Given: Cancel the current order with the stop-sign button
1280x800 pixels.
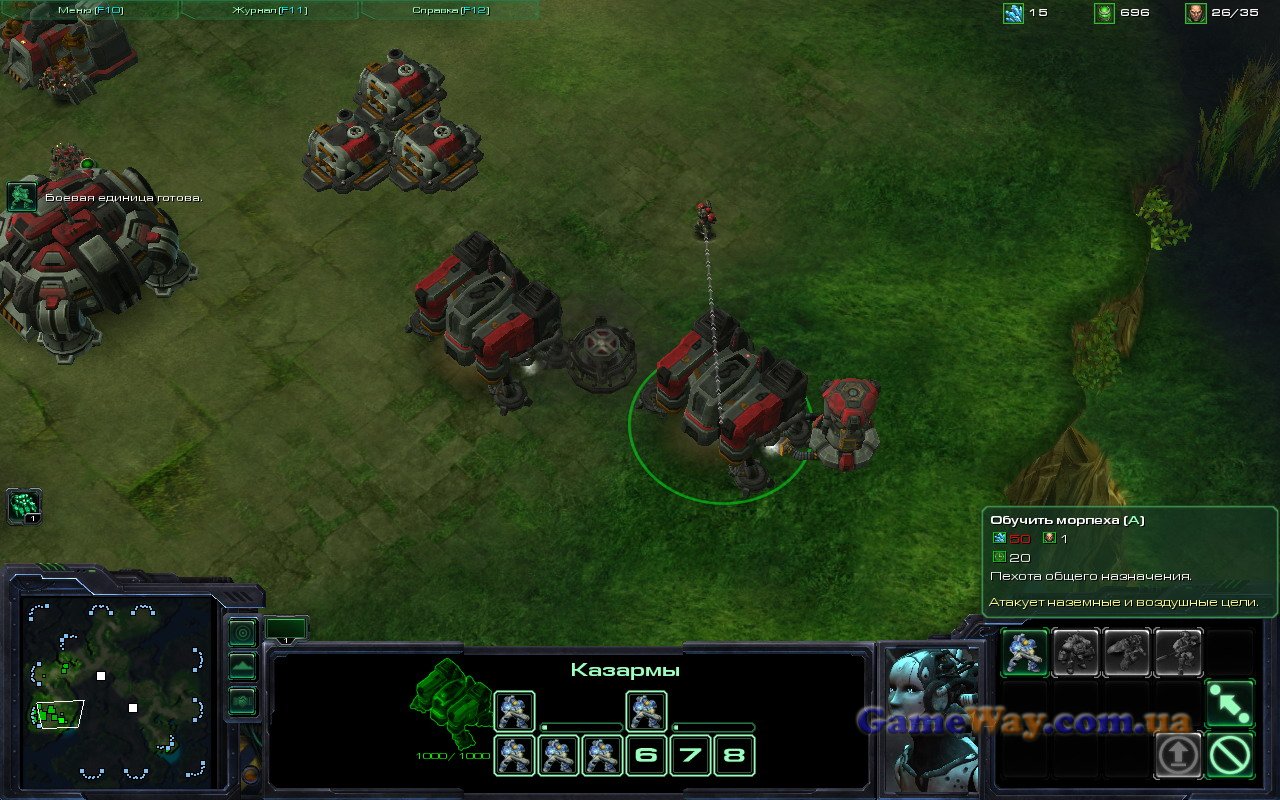Looking at the screenshot, I should (1229, 755).
